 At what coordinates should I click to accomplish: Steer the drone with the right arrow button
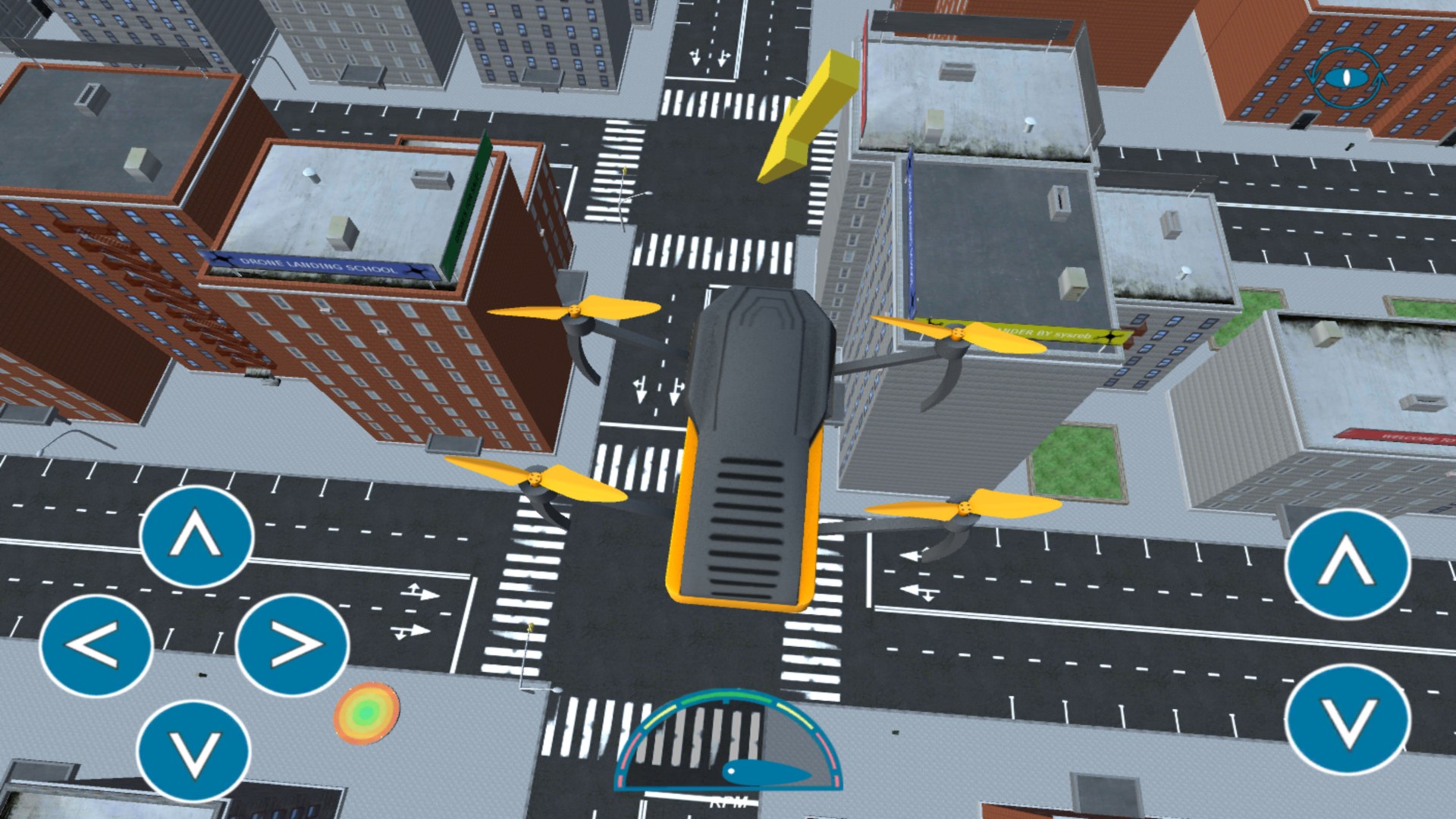pos(293,646)
